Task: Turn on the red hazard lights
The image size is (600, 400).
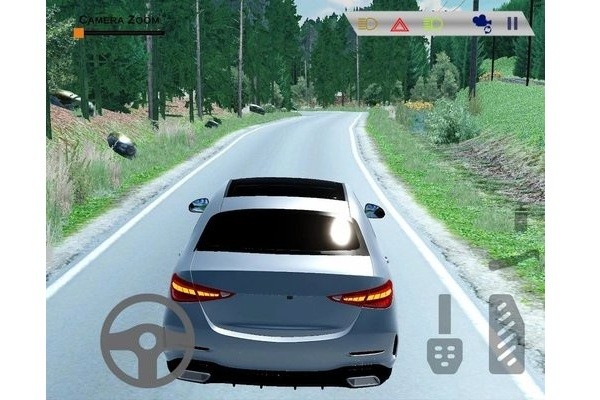Action: tap(400, 24)
